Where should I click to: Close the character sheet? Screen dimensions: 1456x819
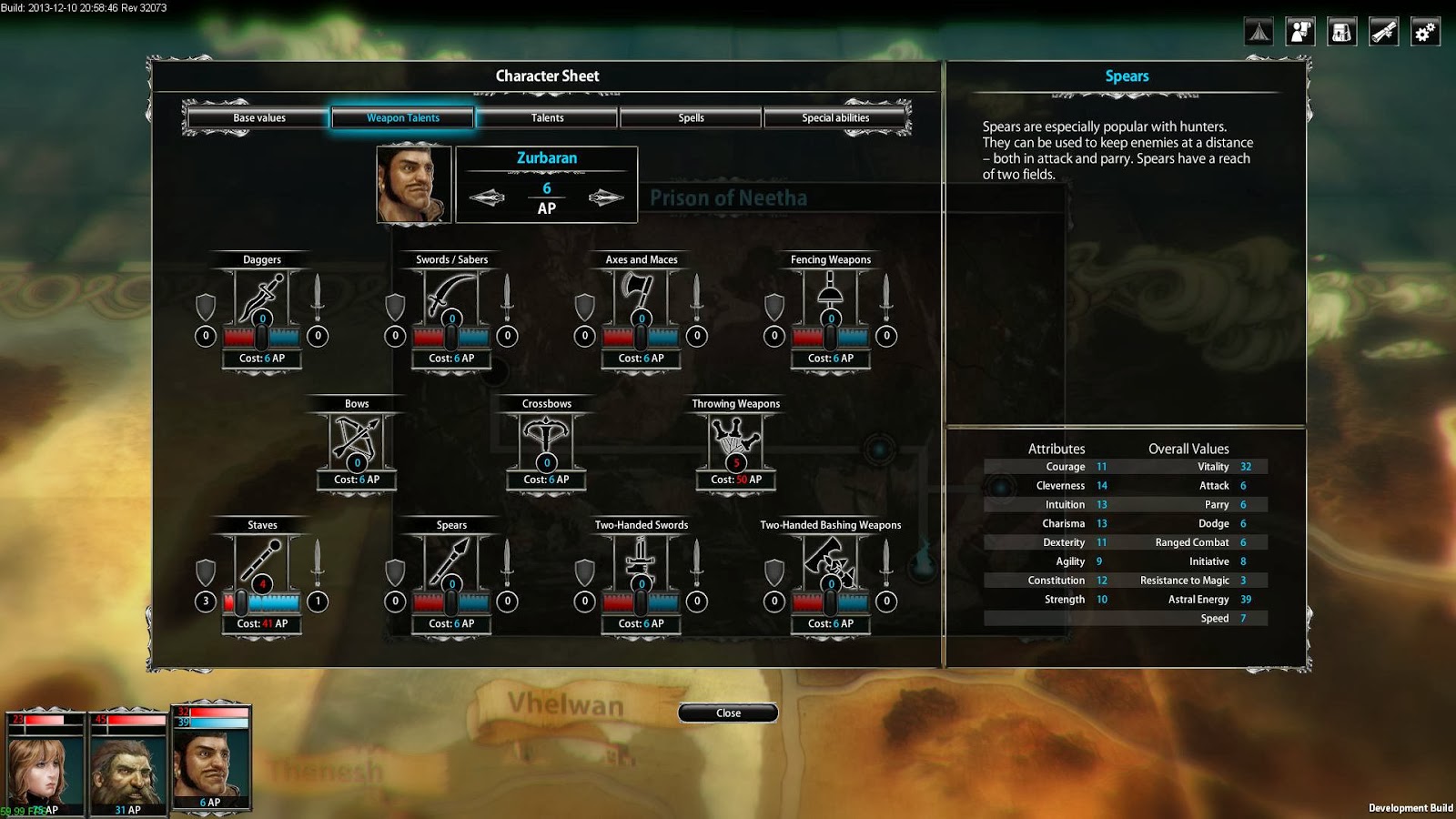728,713
